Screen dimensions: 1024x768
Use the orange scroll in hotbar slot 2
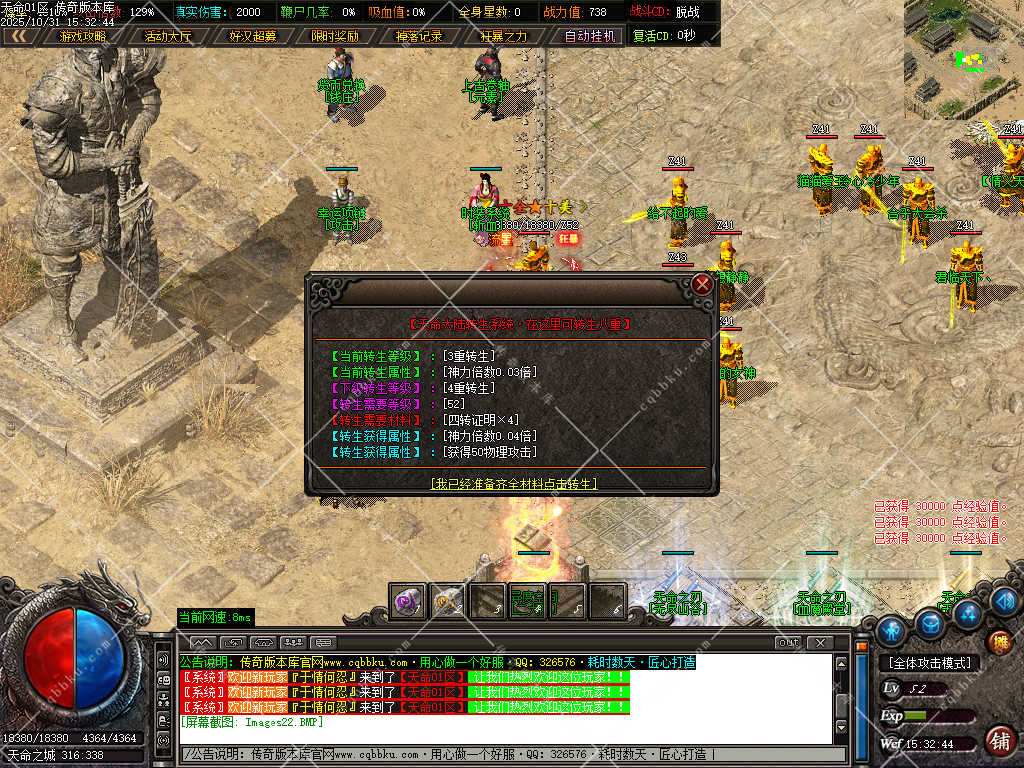(447, 601)
